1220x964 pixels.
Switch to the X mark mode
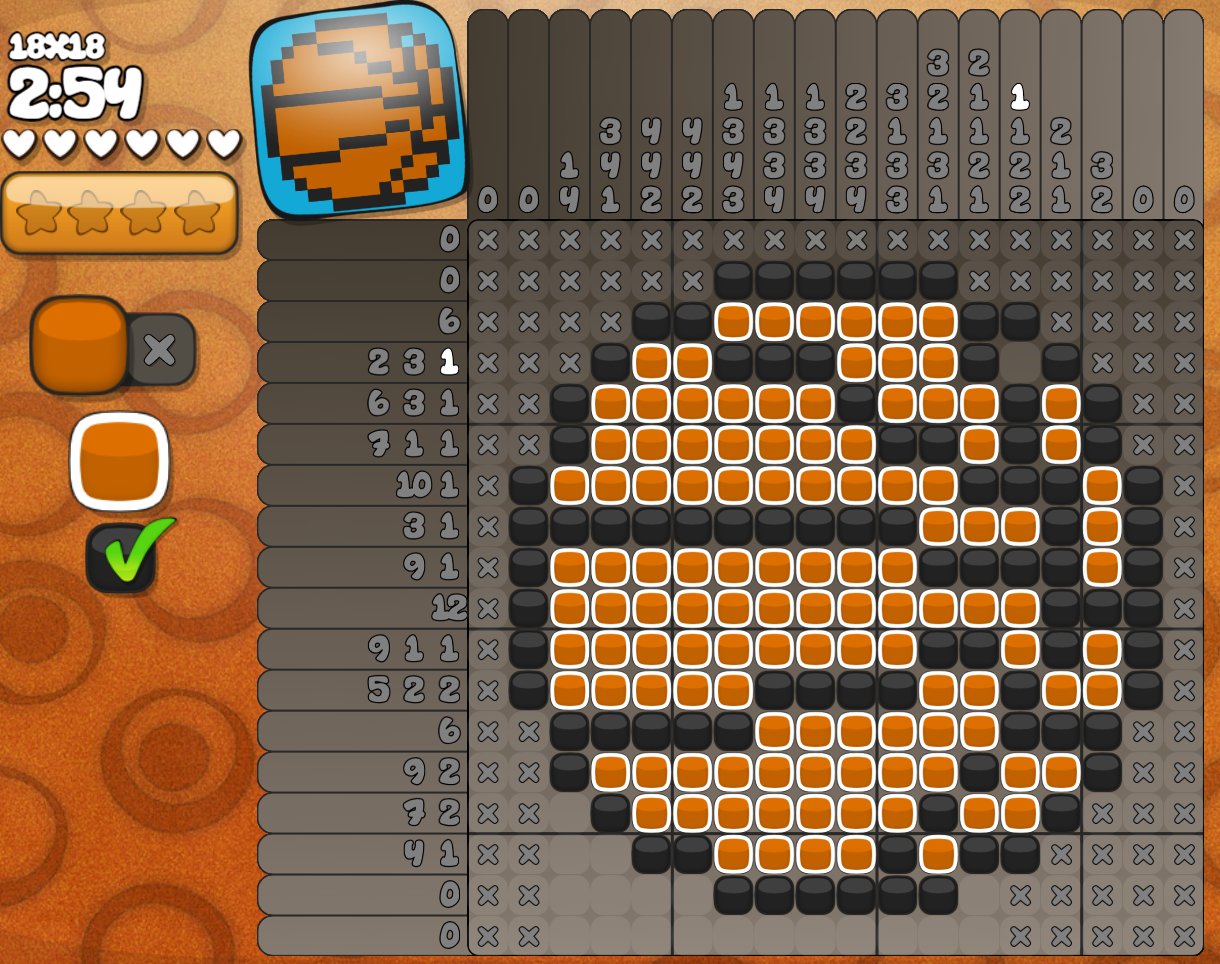pos(161,349)
